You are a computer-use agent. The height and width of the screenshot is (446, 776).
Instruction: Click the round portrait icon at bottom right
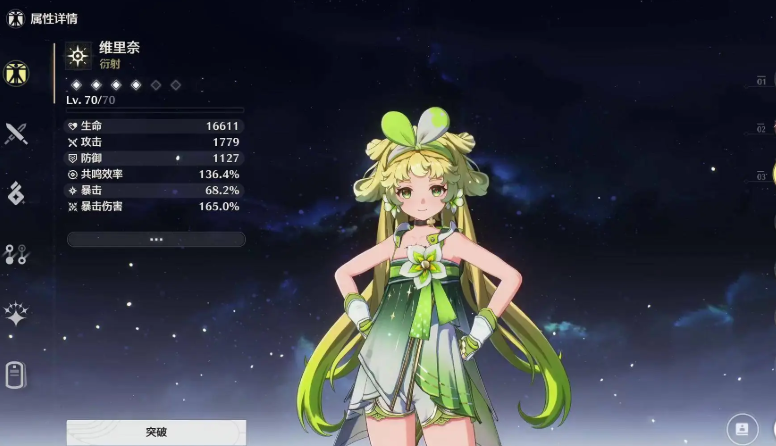coord(741,428)
